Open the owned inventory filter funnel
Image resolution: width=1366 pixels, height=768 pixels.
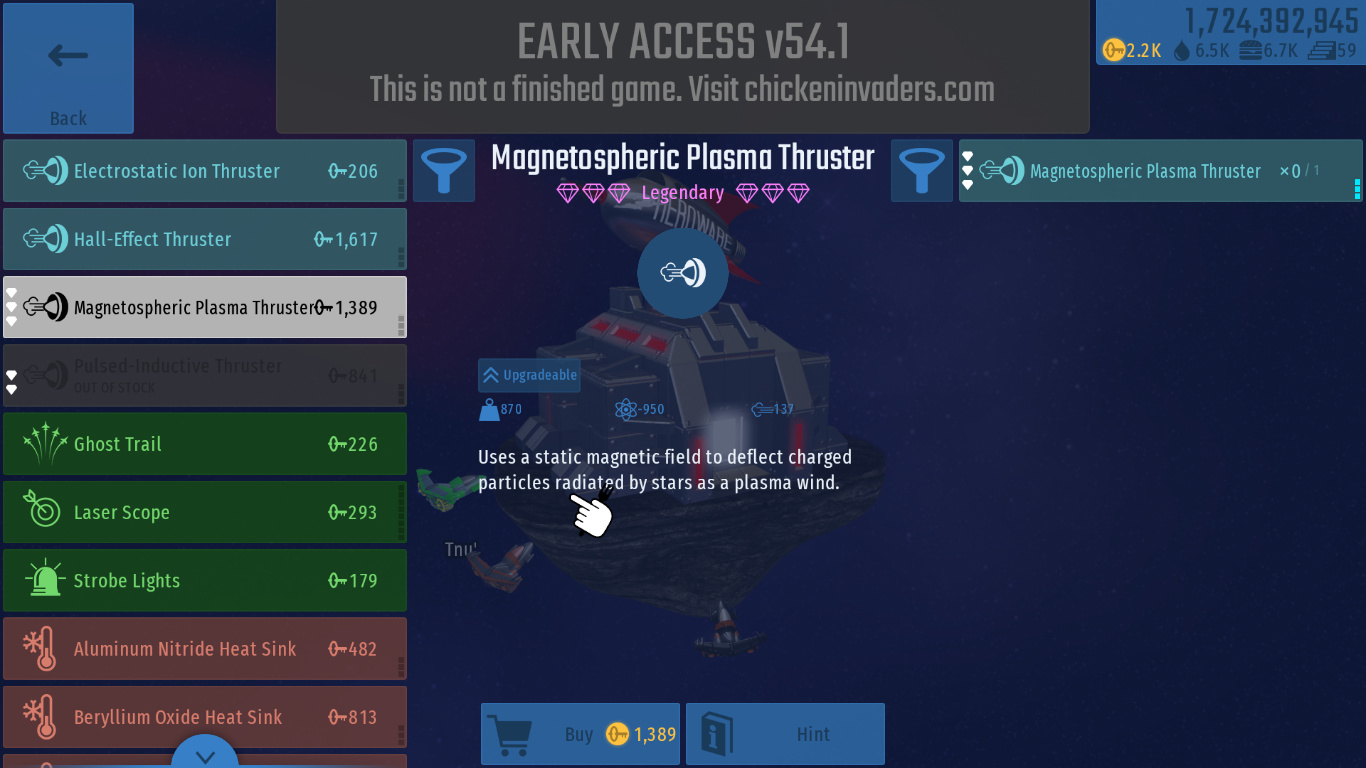[x=922, y=170]
